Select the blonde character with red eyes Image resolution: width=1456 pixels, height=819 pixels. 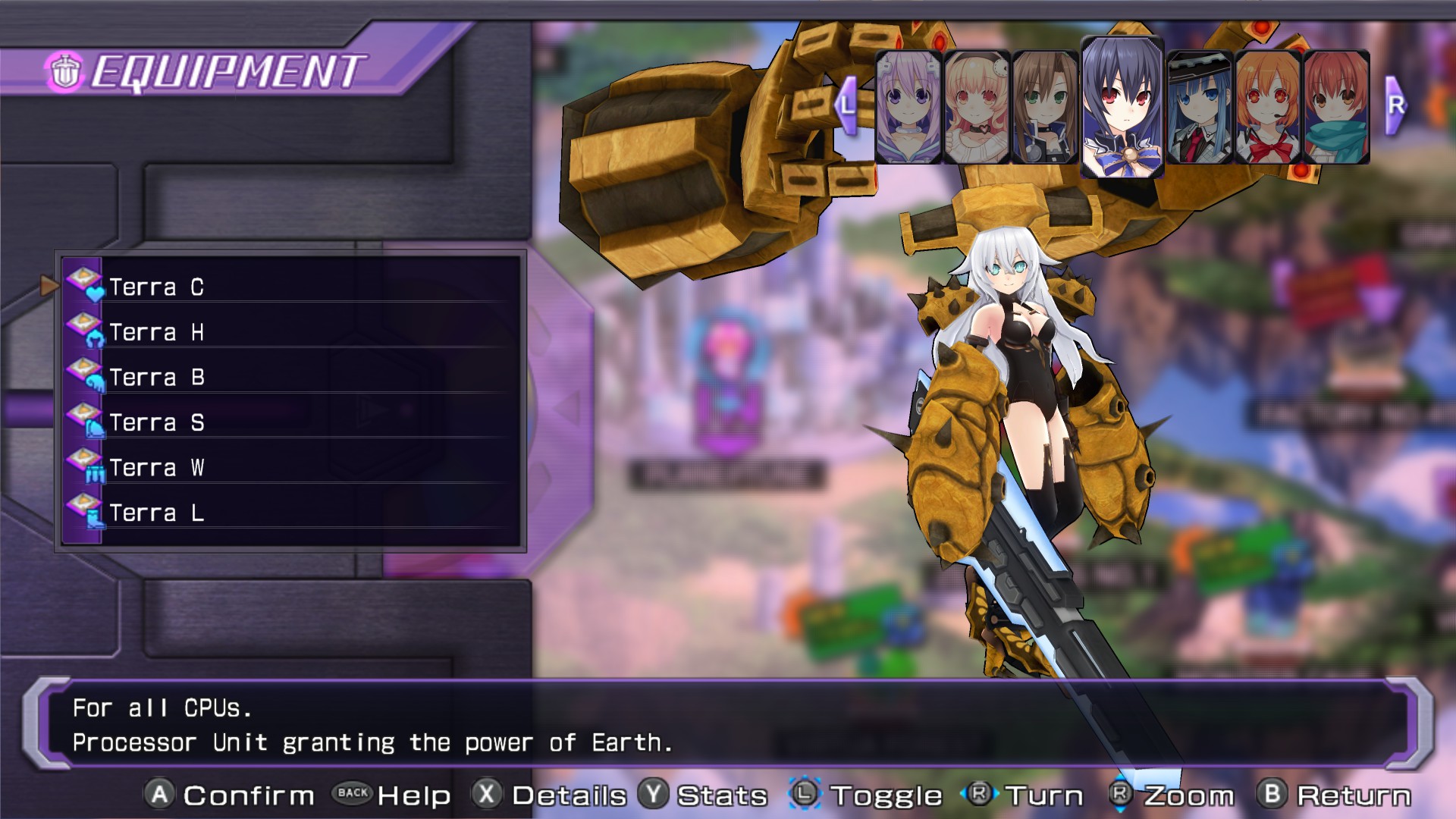[977, 107]
